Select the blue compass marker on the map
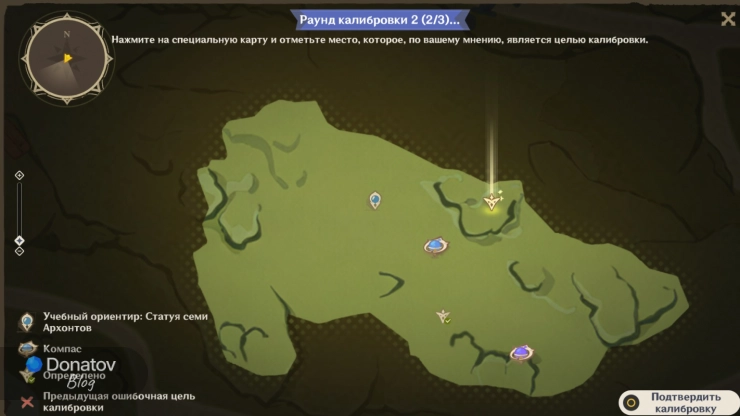Screen dimensions: 740x416 435,245
